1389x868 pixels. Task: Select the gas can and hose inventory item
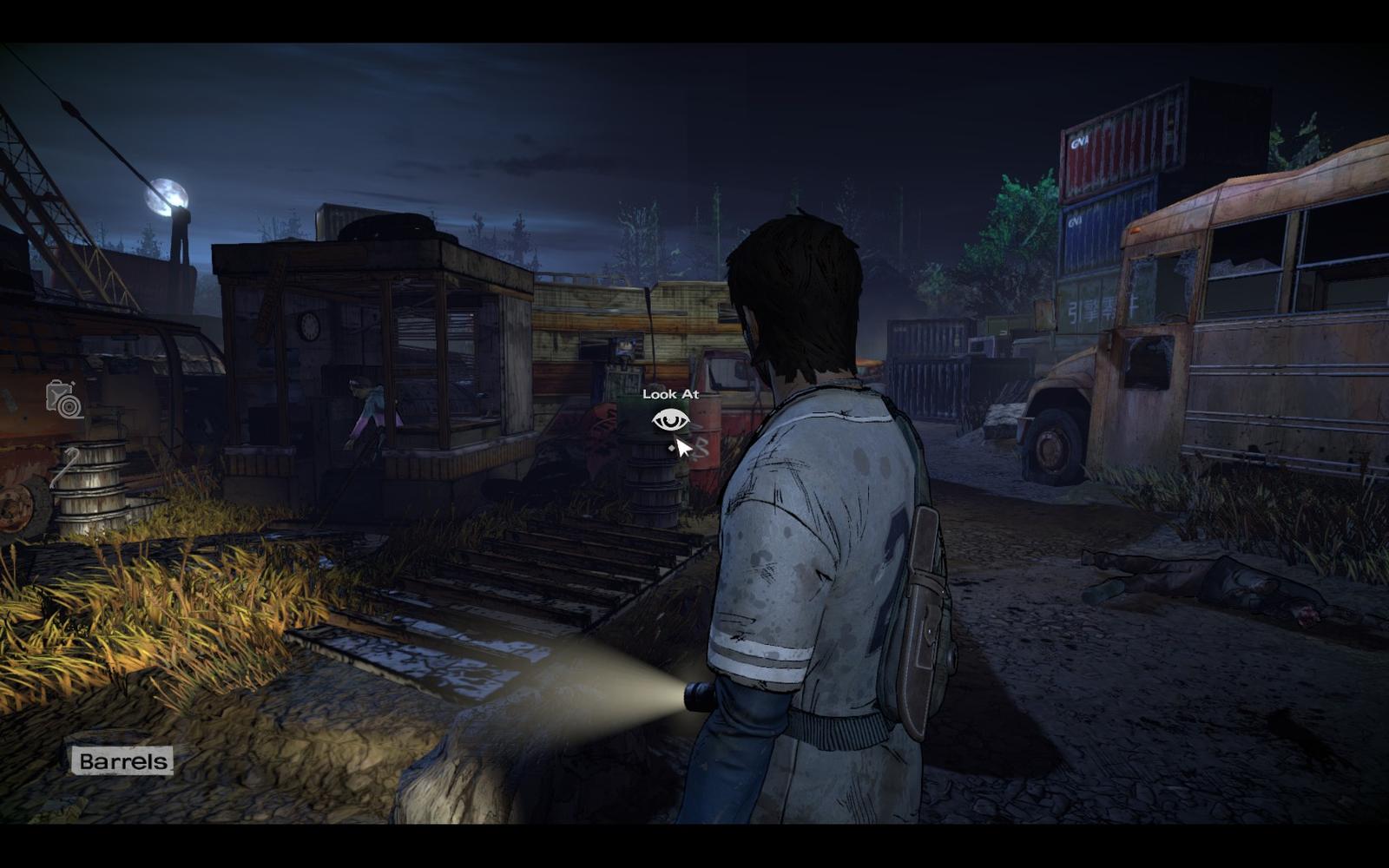[x=64, y=400]
